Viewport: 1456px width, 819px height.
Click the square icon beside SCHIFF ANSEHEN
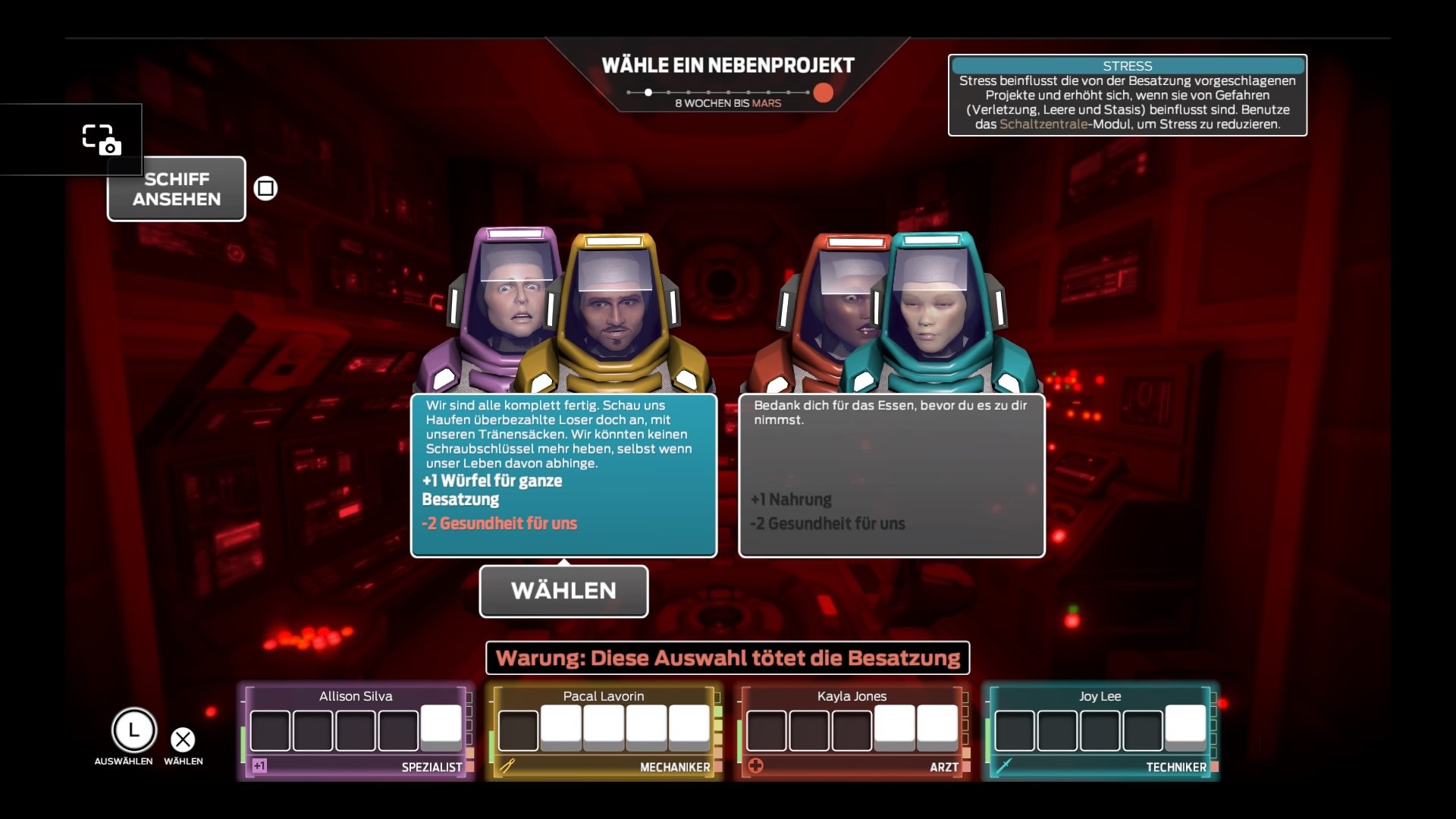265,187
